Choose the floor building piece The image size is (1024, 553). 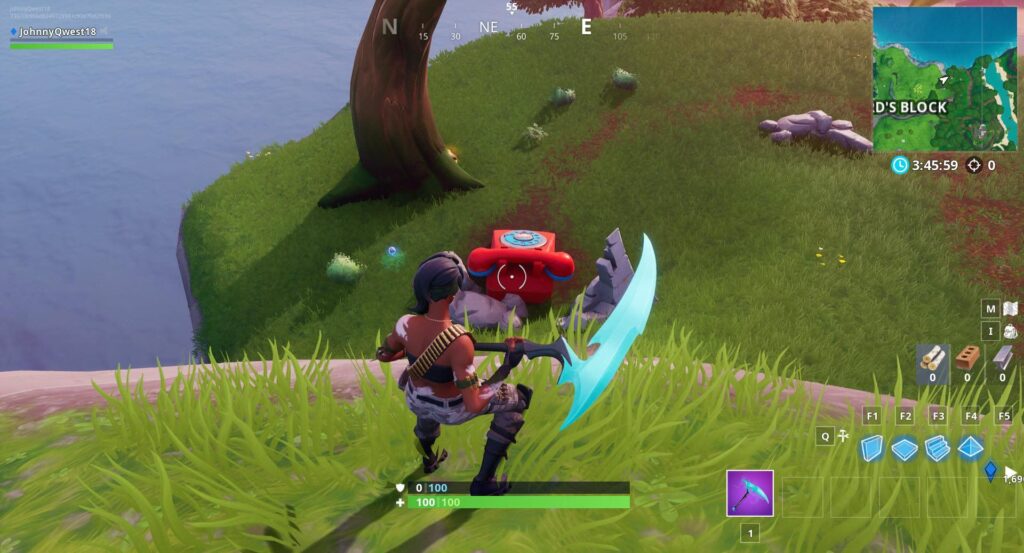(x=905, y=449)
